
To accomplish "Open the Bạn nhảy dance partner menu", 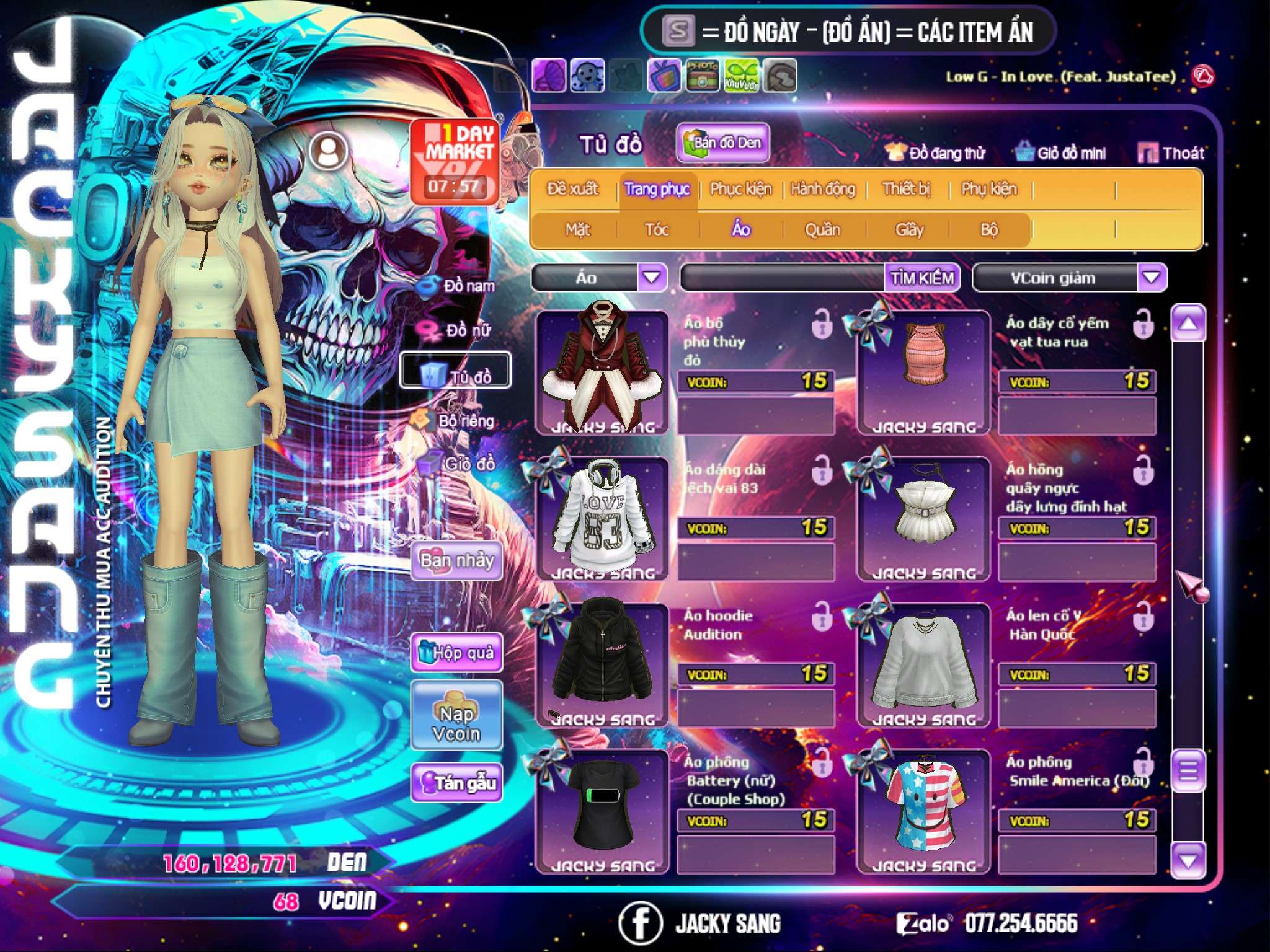I will coord(456,561).
